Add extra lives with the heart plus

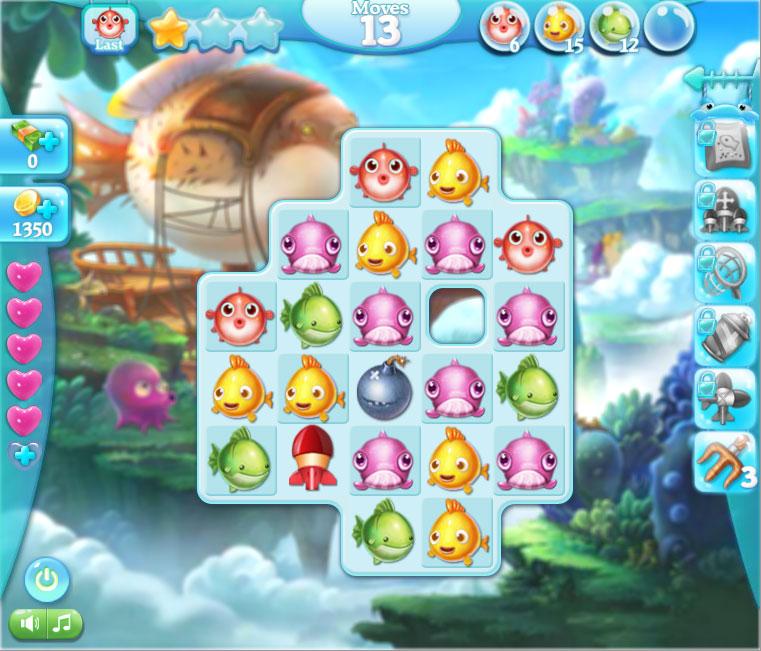pyautogui.click(x=24, y=455)
